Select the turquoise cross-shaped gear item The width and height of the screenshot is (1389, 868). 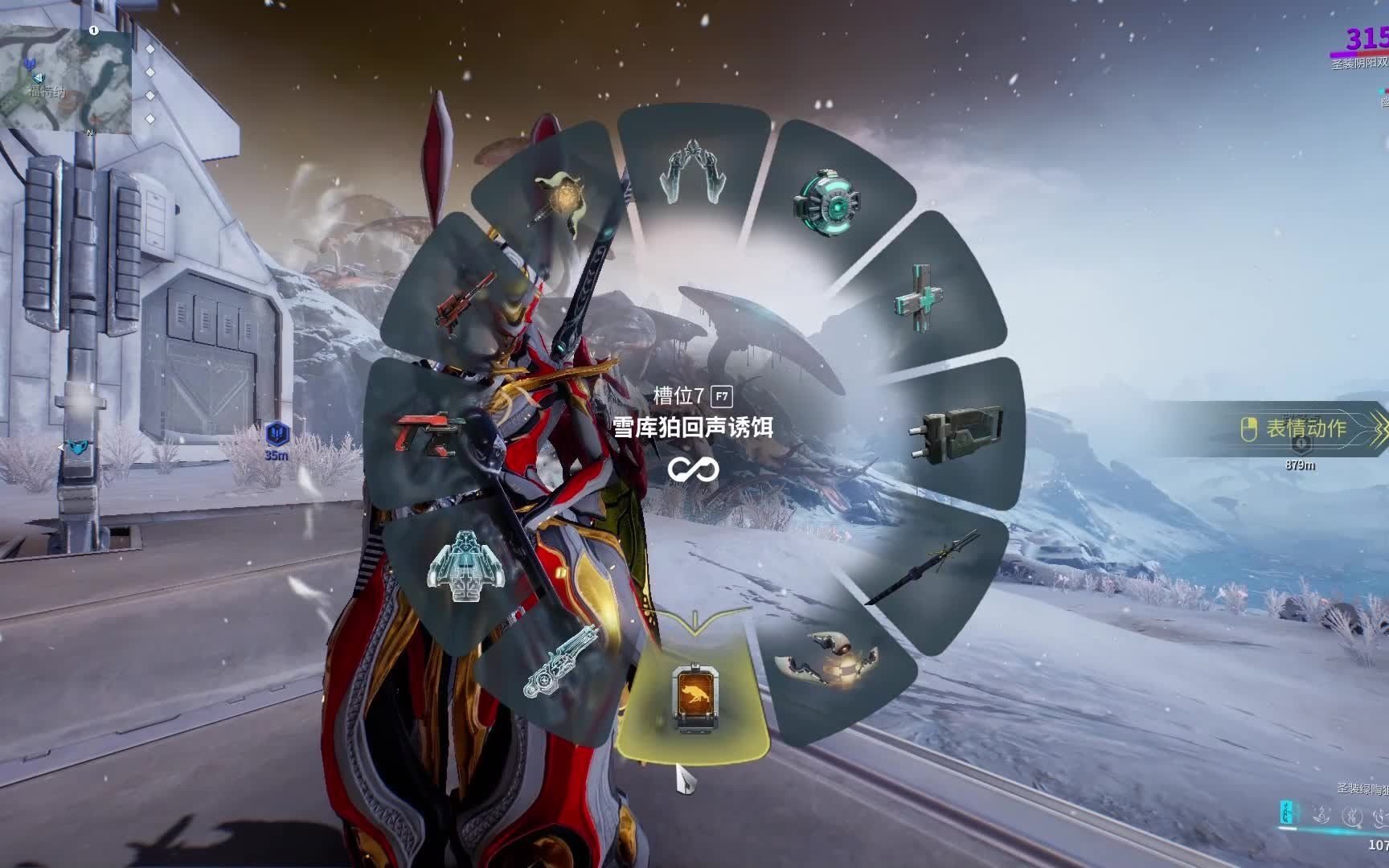pos(920,293)
